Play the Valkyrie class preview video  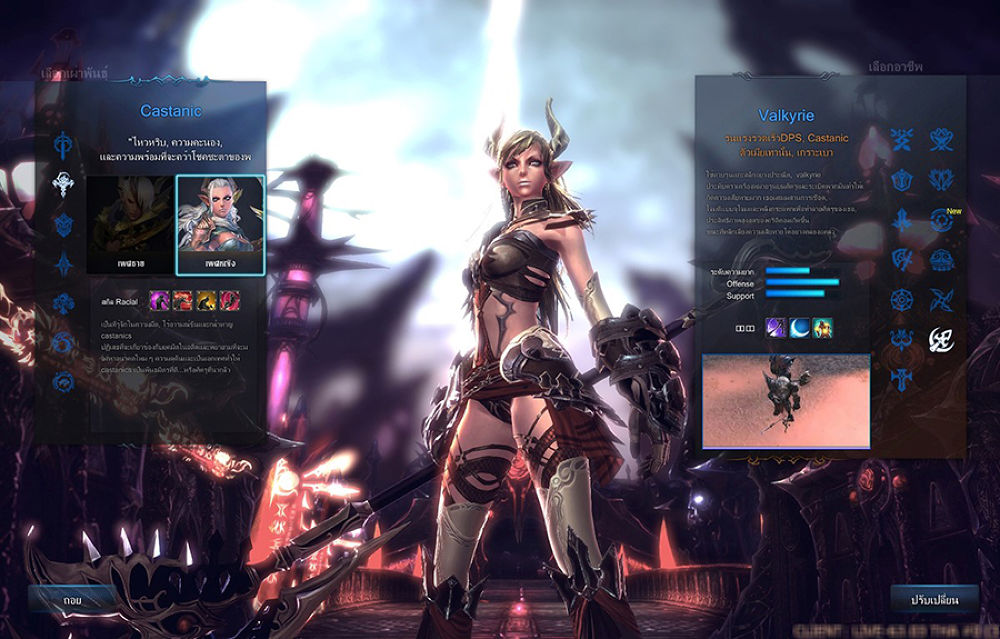[785, 399]
